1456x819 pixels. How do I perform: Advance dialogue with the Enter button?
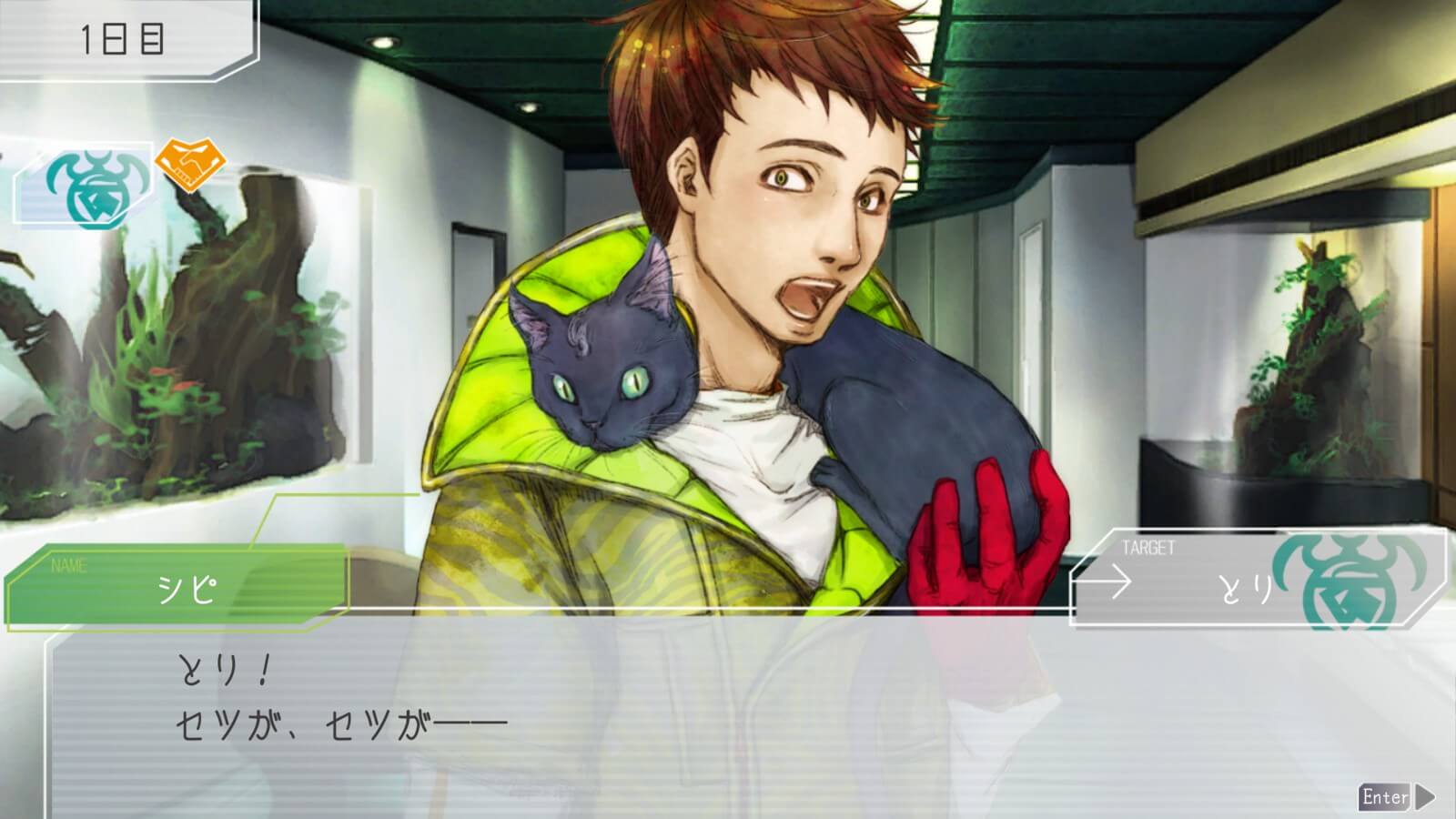pos(1395,797)
